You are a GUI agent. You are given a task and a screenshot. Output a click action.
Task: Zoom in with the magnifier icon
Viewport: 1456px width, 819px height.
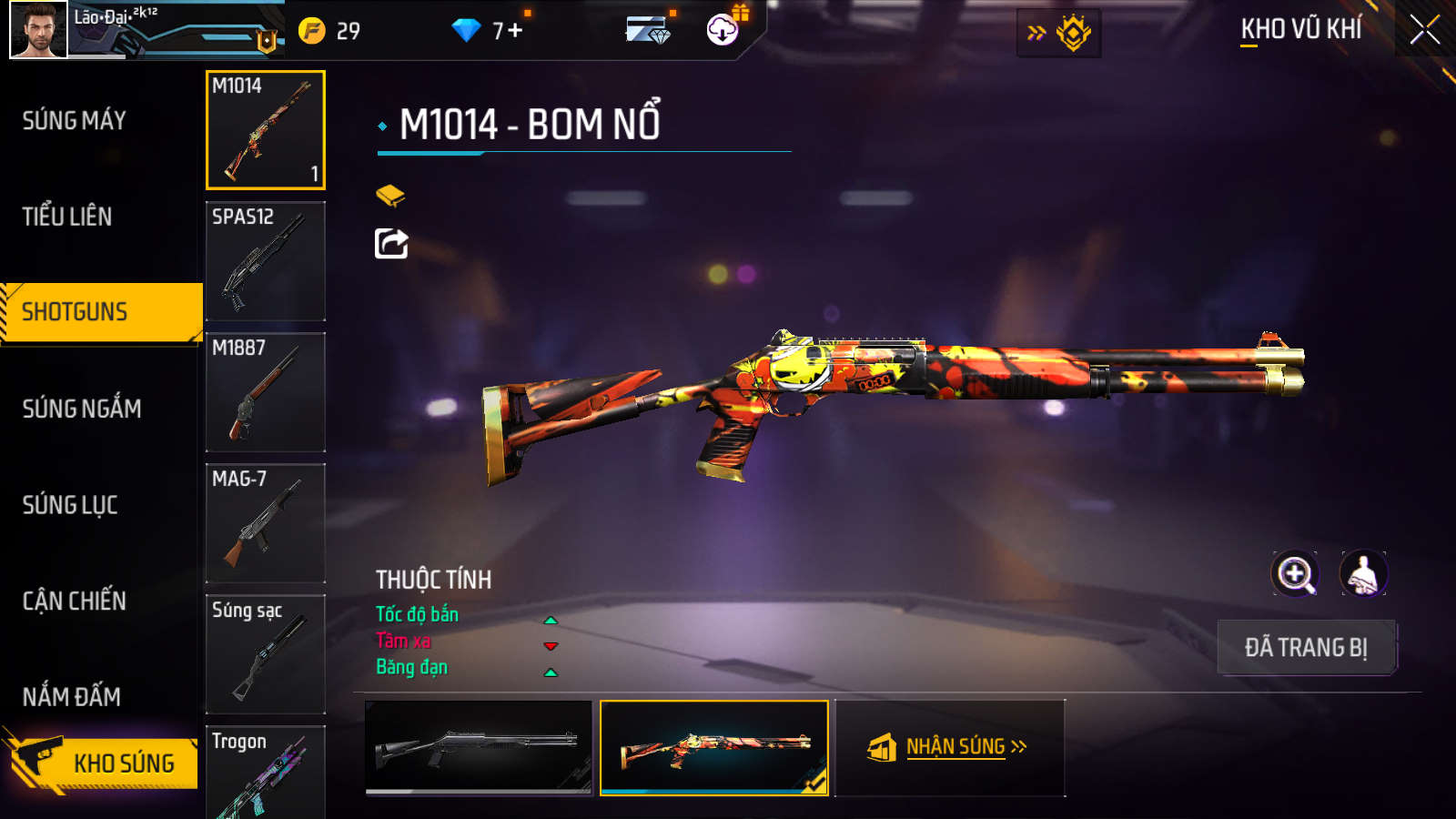click(x=1294, y=574)
